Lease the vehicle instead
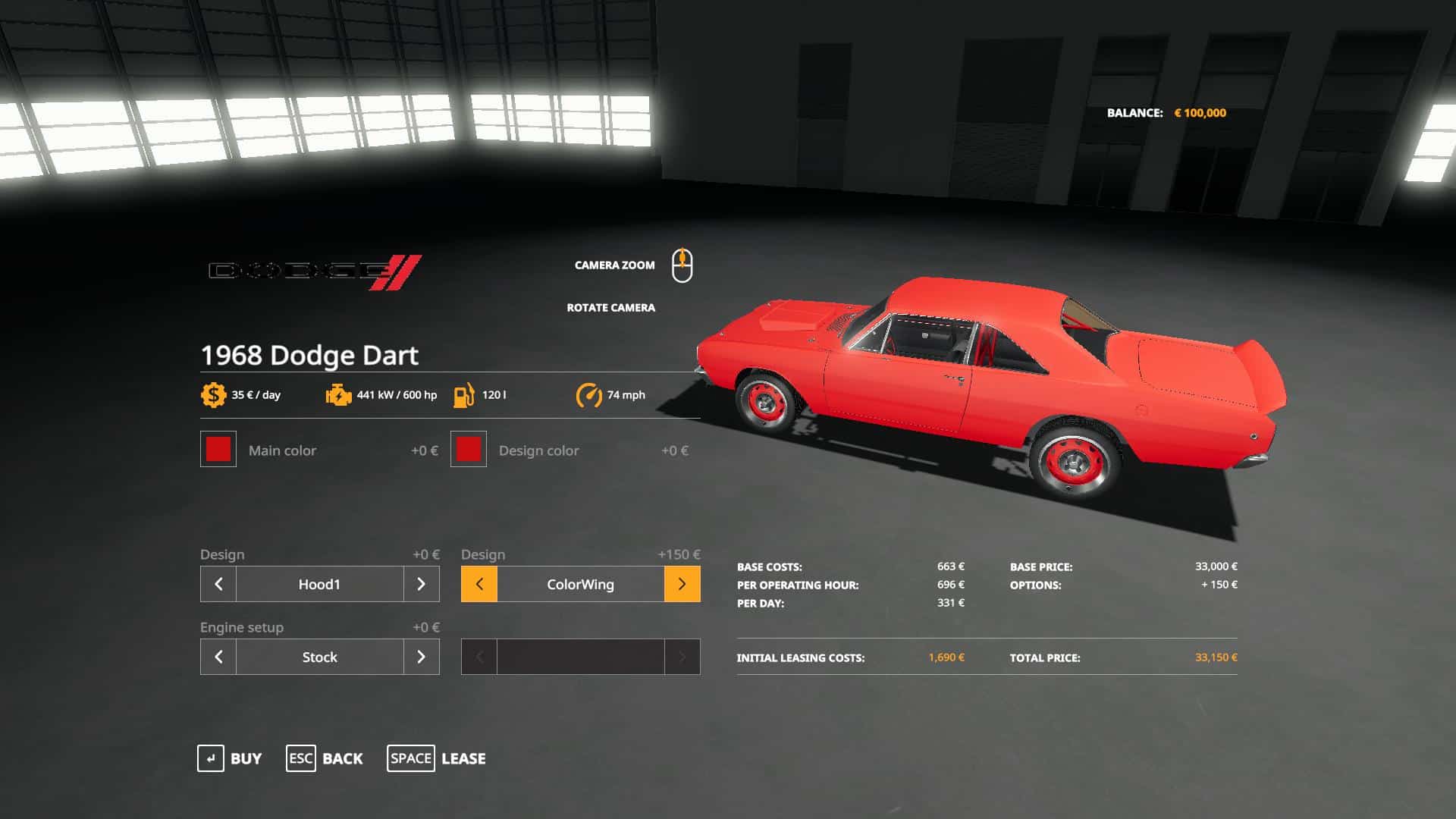 tap(437, 758)
